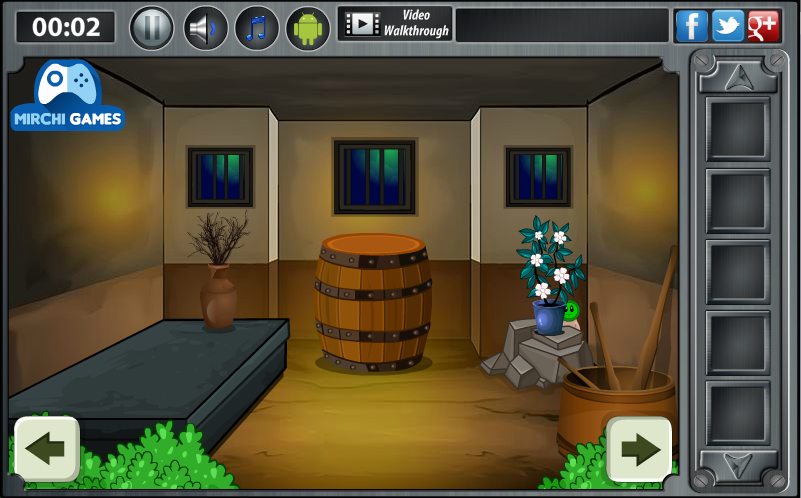Open the Android app link icon
The width and height of the screenshot is (801, 498).
pyautogui.click(x=308, y=27)
